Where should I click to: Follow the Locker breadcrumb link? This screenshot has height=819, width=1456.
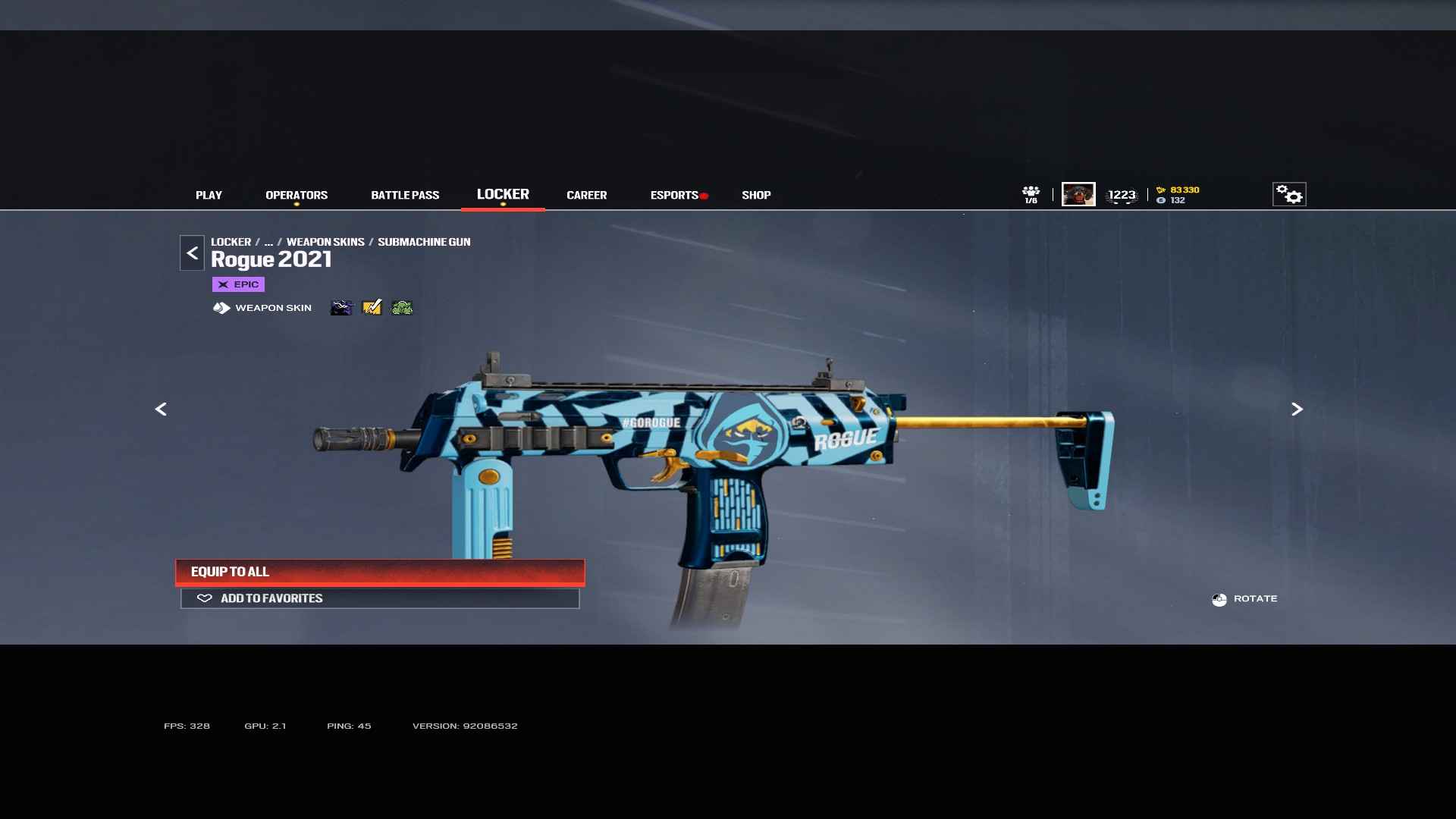(231, 242)
